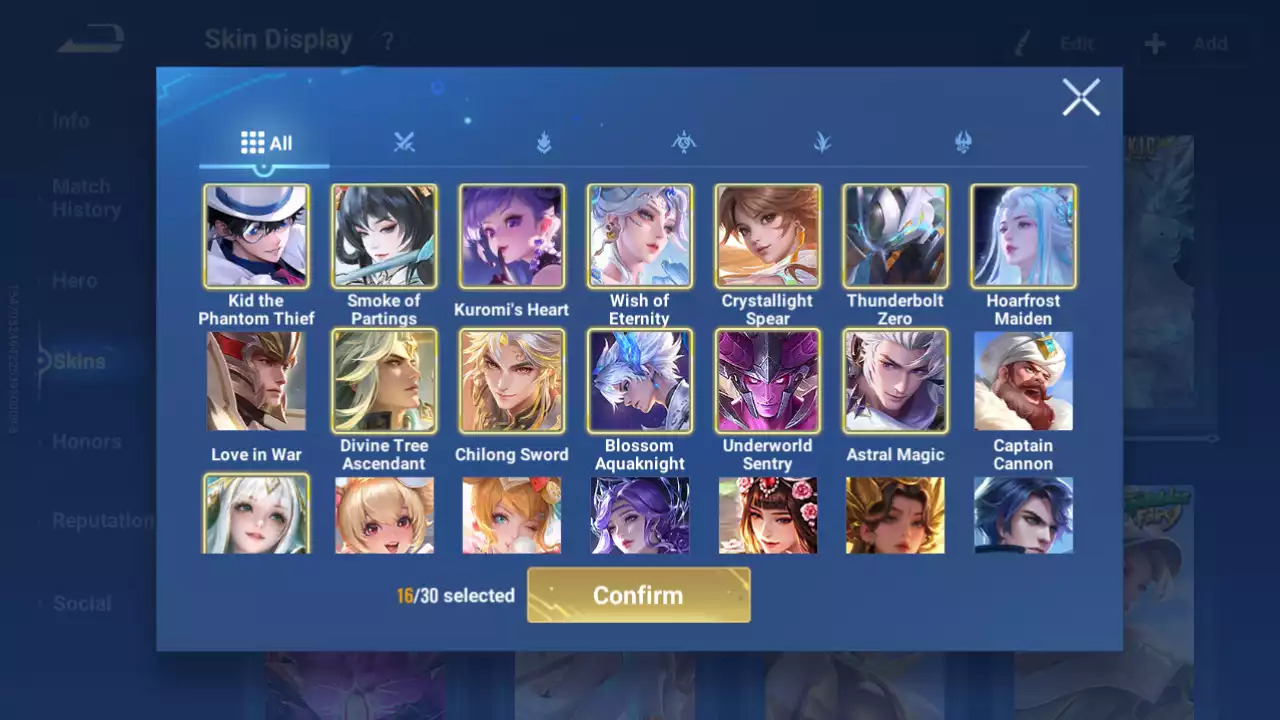The height and width of the screenshot is (720, 1280).
Task: Confirm the selected skins
Action: point(638,595)
